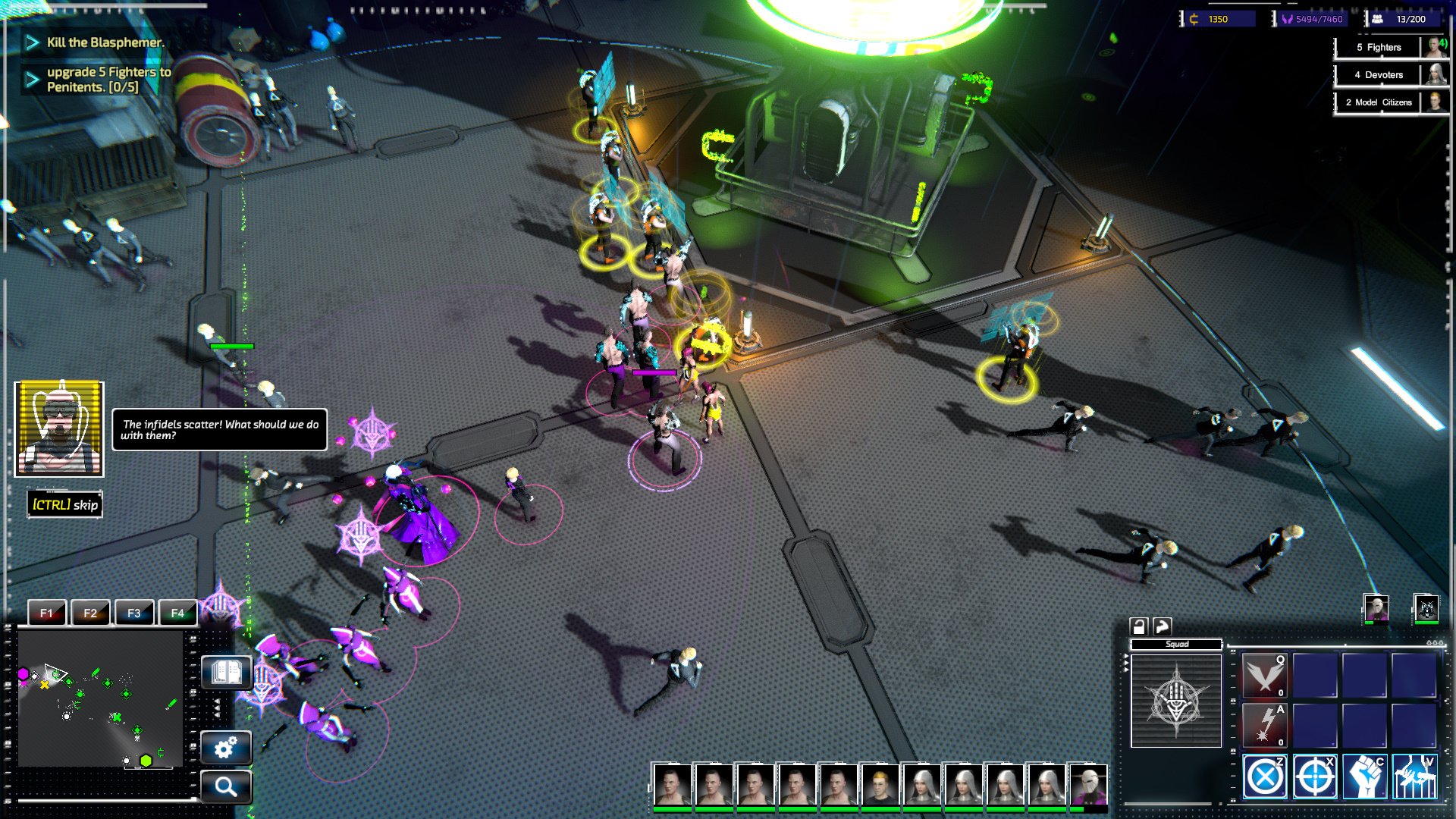This screenshot has height=819, width=1456.
Task: Click the flexed arm button
Action: pos(1163,626)
